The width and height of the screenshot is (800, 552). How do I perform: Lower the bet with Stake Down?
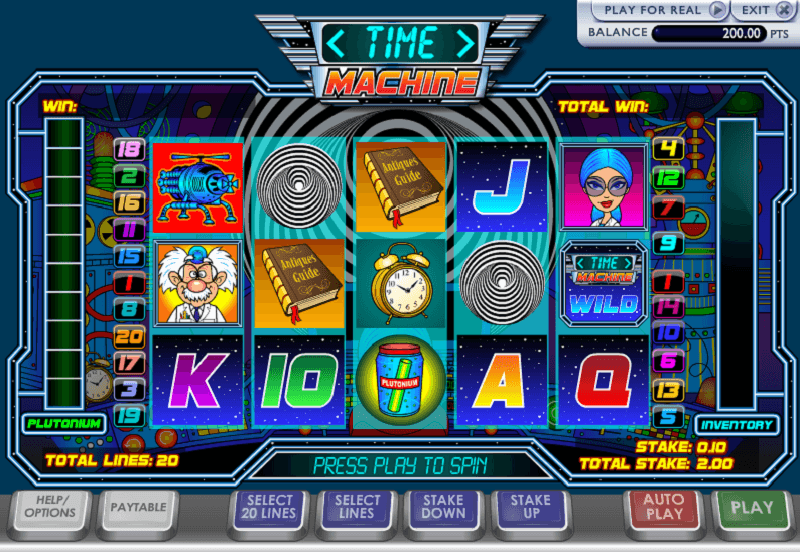pyautogui.click(x=443, y=507)
